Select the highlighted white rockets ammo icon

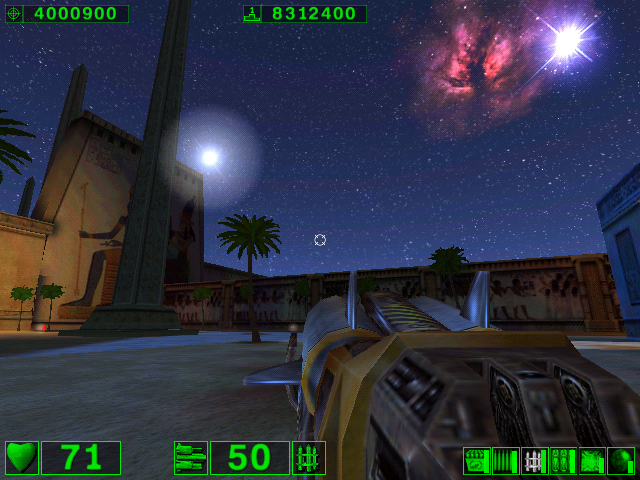tap(535, 461)
